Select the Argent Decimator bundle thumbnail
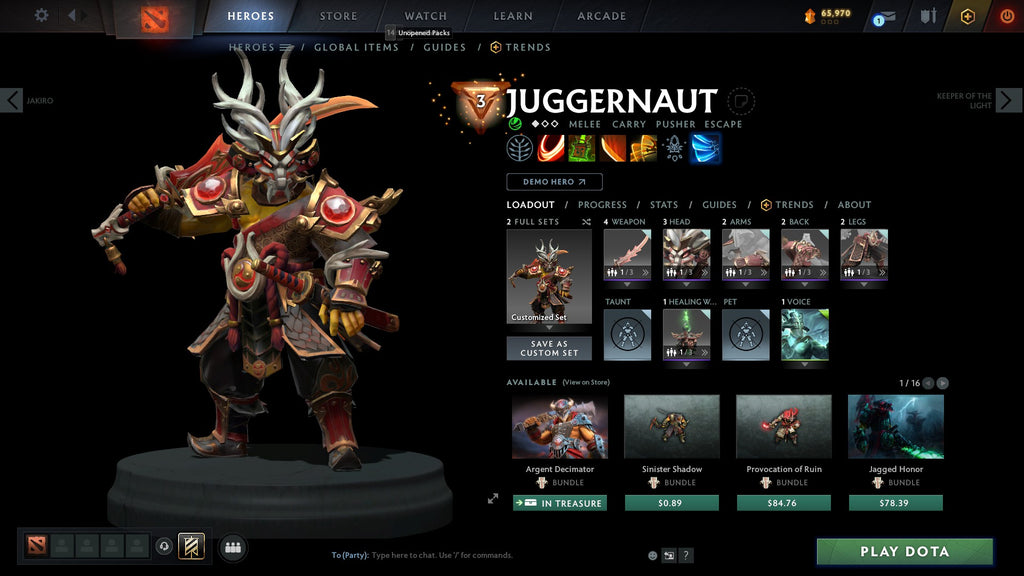Viewport: 1024px width, 576px height. point(559,427)
